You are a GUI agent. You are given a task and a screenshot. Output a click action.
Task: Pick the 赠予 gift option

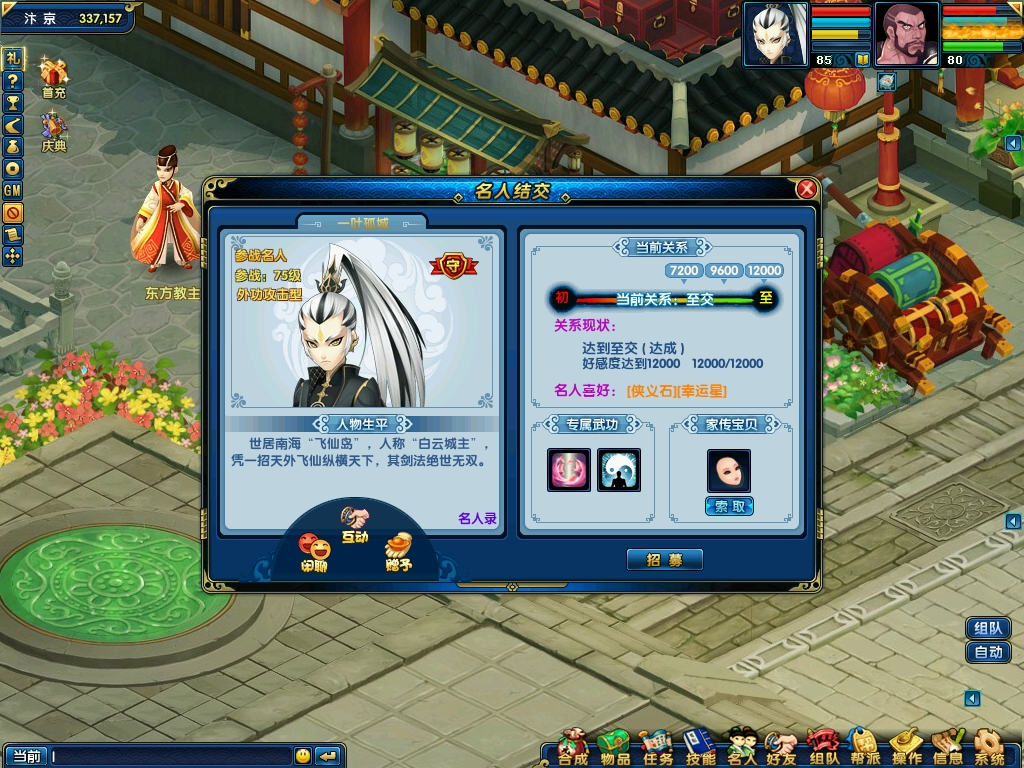(398, 552)
